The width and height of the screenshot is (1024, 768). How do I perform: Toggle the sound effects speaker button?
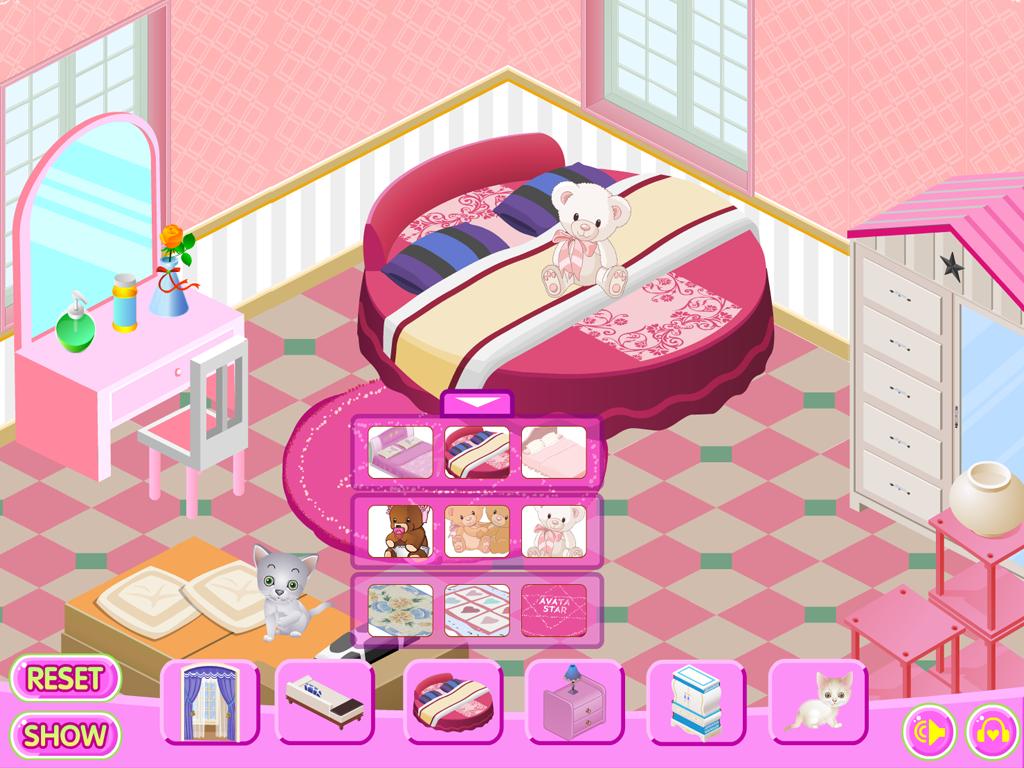[929, 732]
